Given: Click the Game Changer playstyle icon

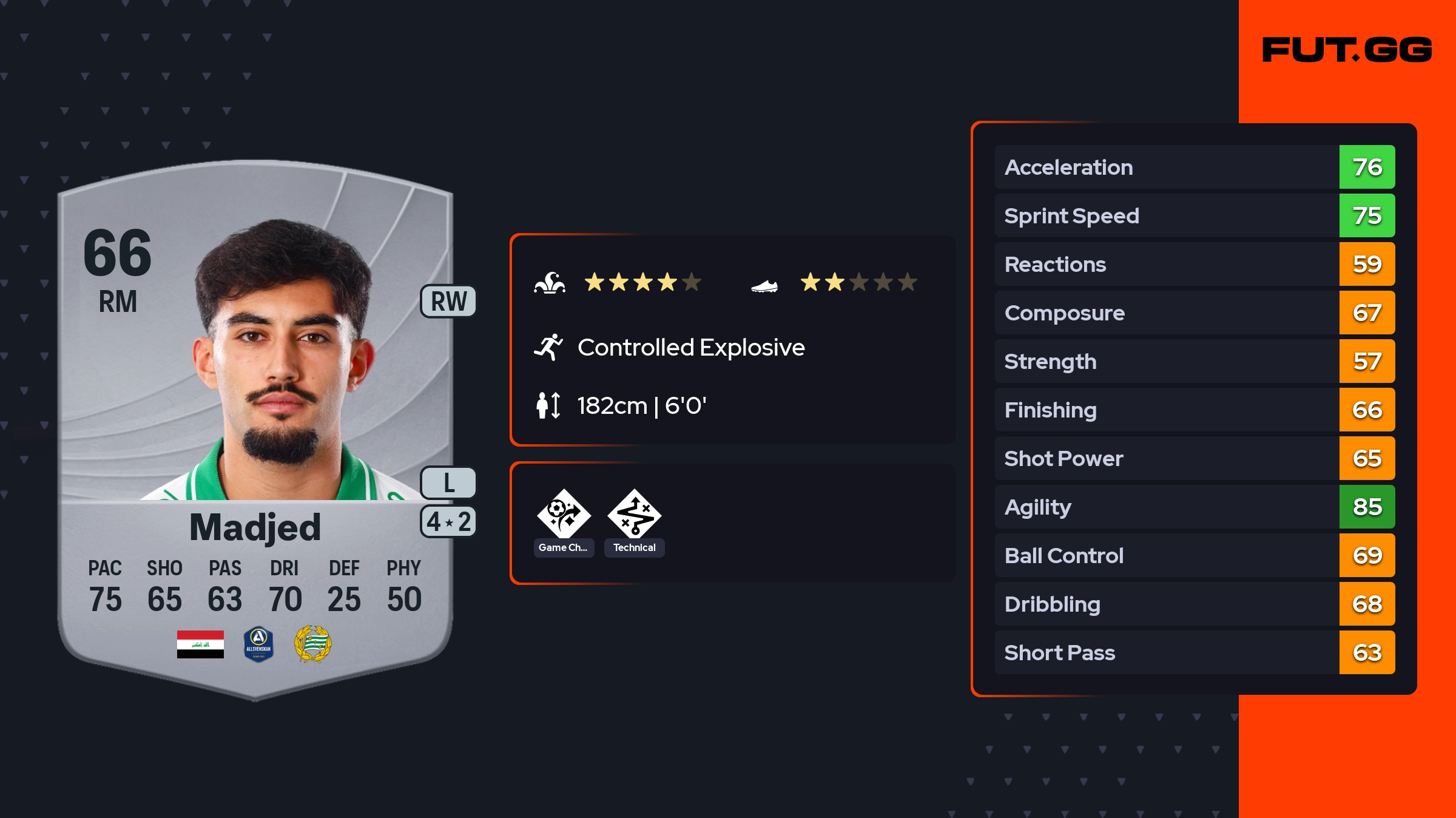Looking at the screenshot, I should pos(564,514).
